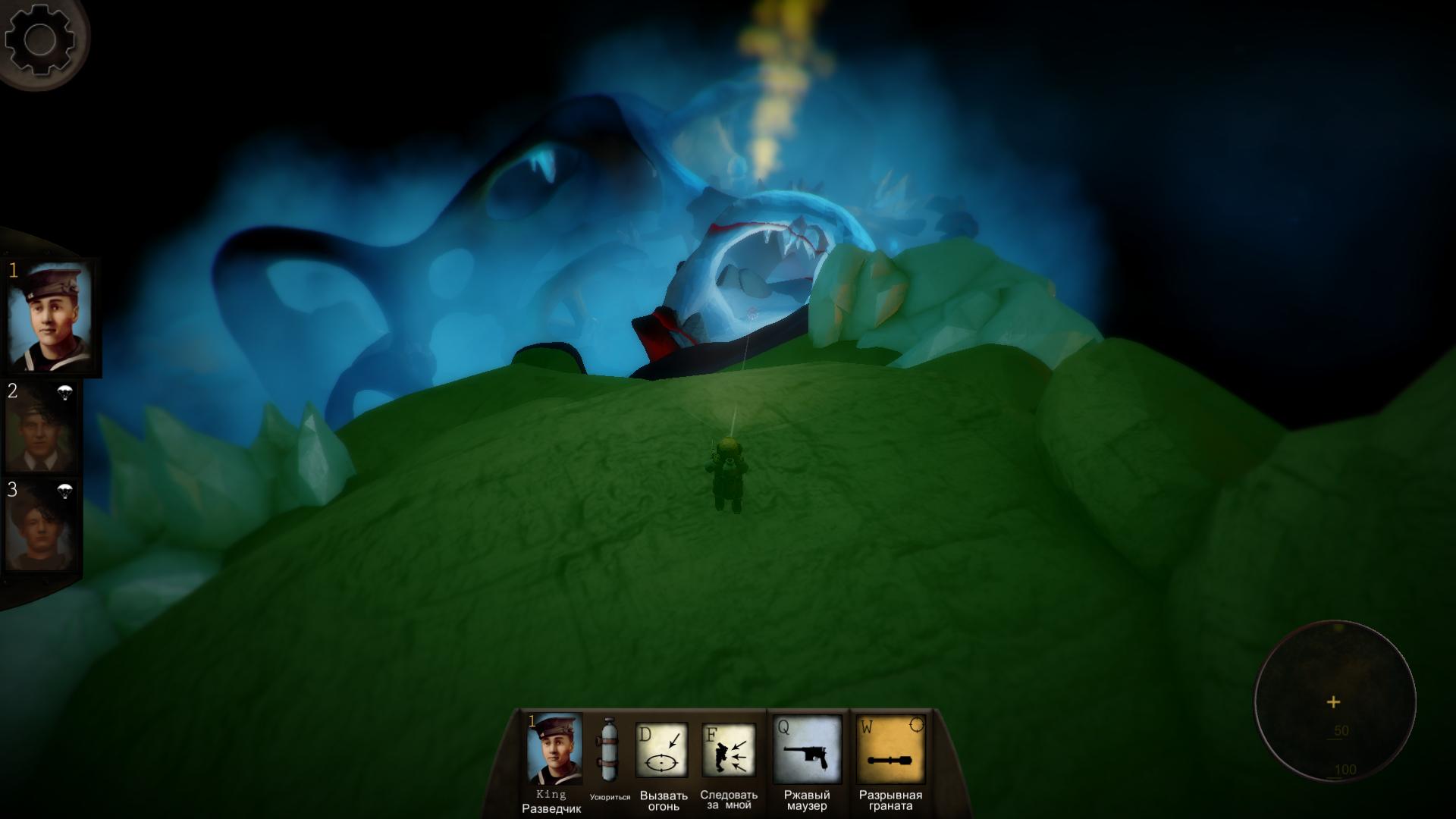Equip the Ржавый маузер pistol
This screenshot has height=819, width=1456.
[807, 750]
